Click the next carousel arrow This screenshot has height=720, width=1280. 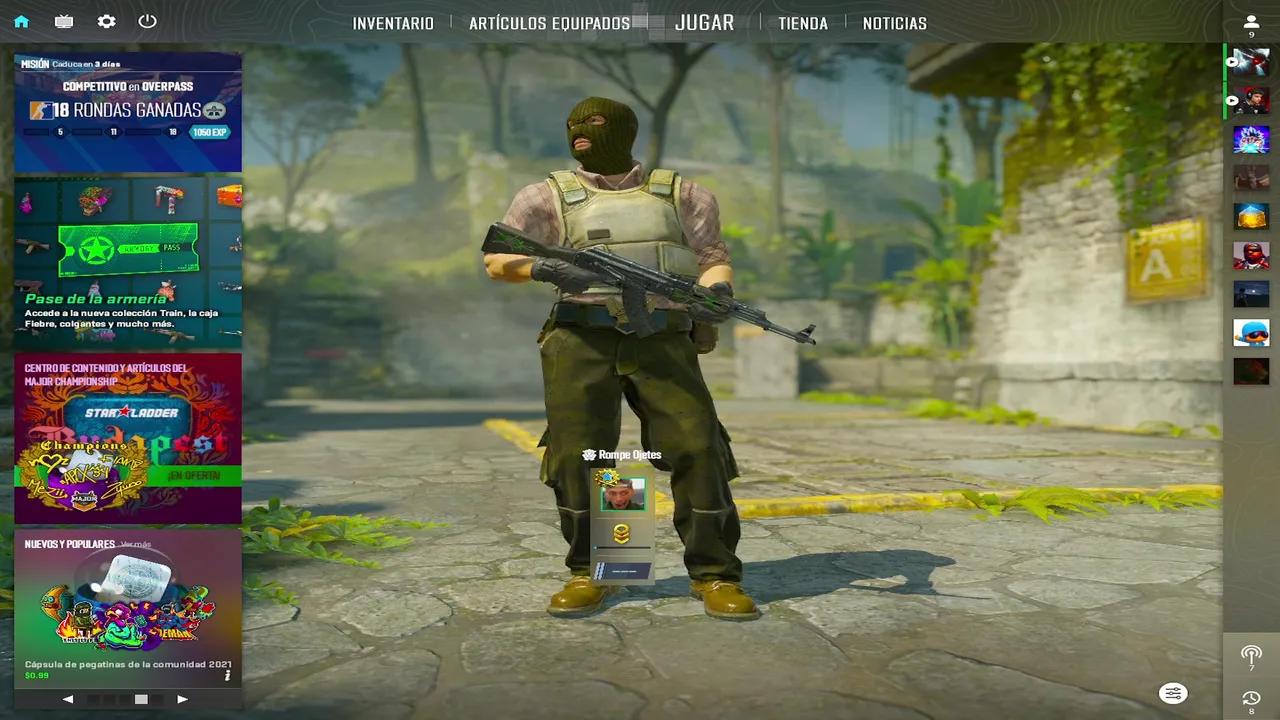point(182,699)
